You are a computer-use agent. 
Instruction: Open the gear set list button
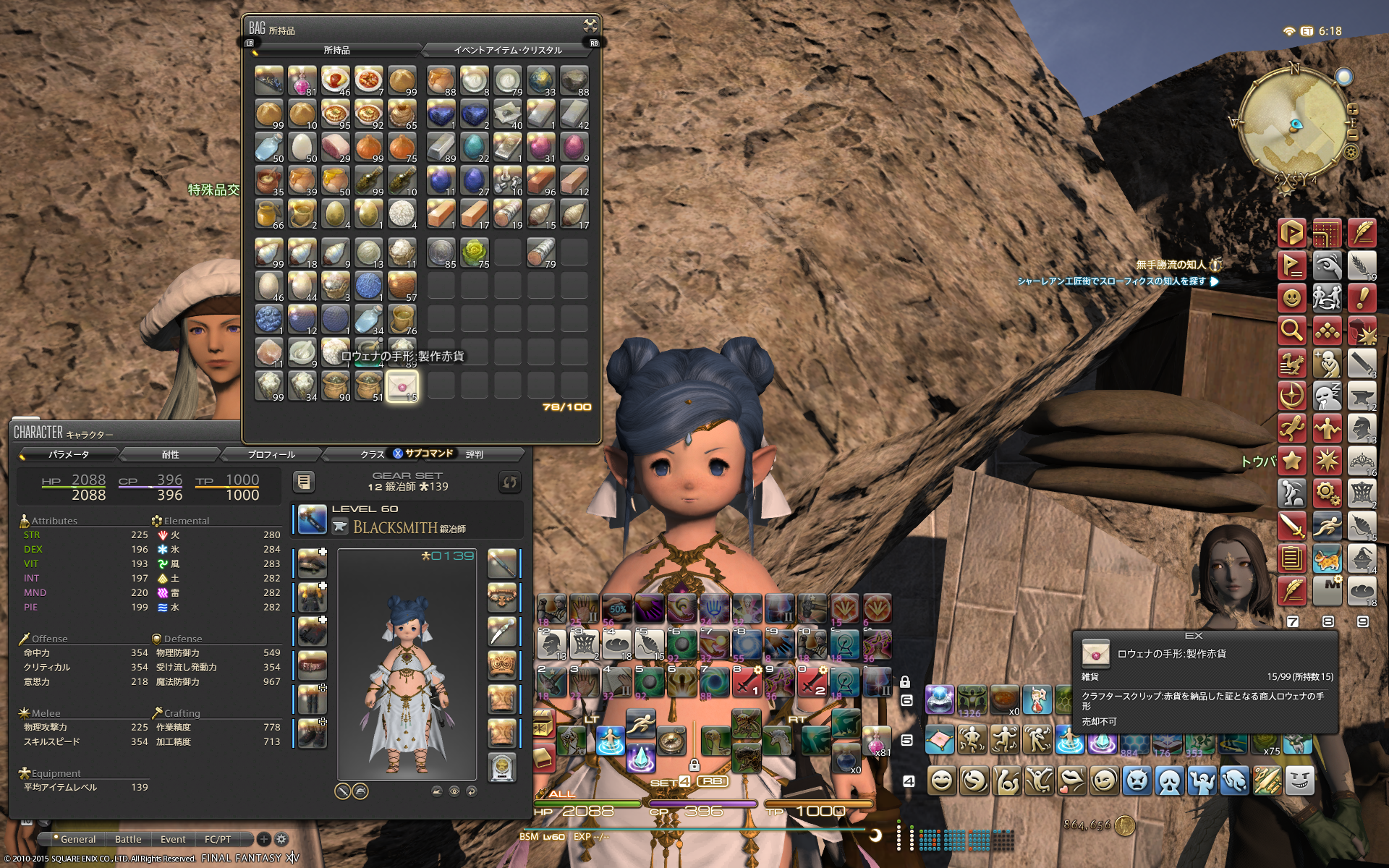click(x=304, y=482)
